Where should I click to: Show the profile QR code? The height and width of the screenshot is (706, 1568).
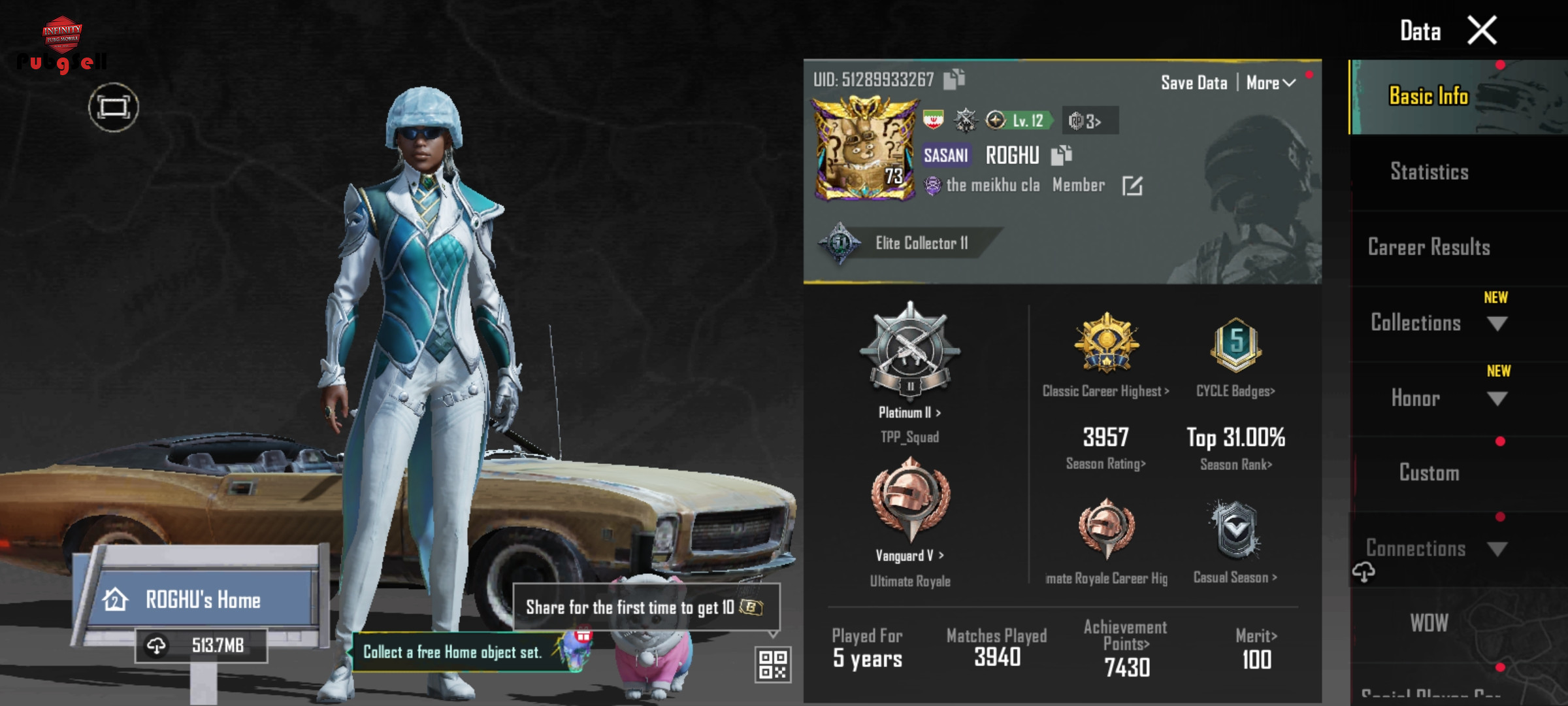click(773, 664)
